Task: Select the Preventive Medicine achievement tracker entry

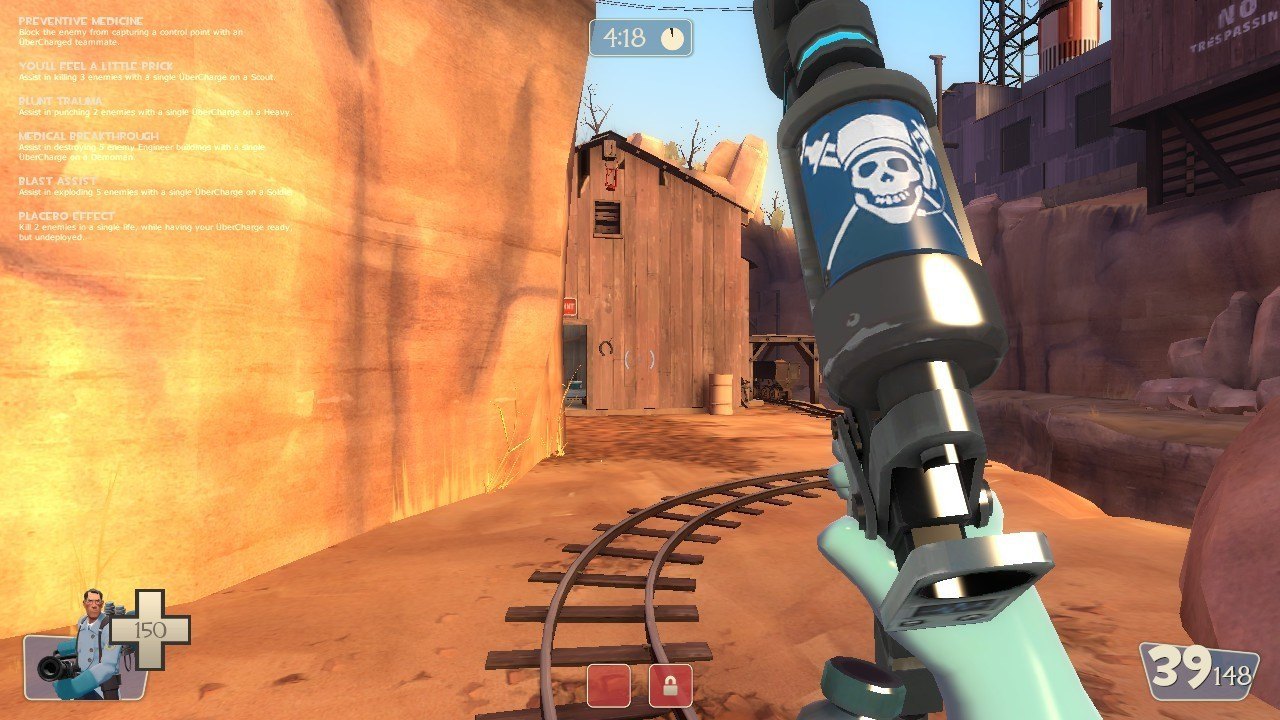Action: coord(81,21)
